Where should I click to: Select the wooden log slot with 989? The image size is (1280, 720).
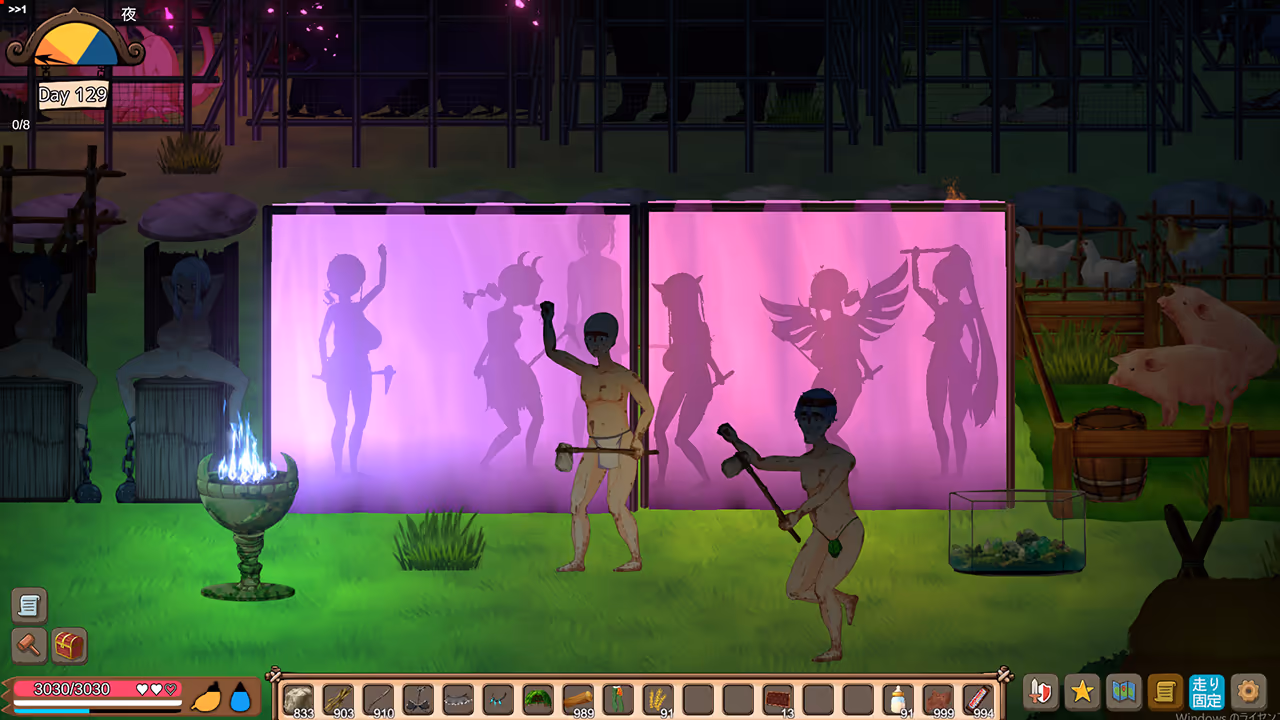(578, 697)
